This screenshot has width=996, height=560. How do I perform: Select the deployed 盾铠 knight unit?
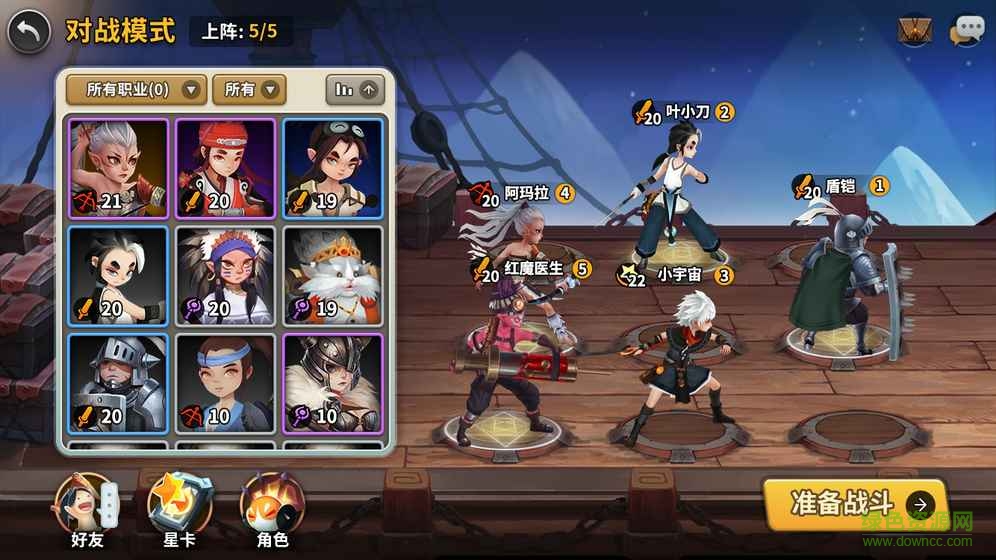[x=843, y=275]
